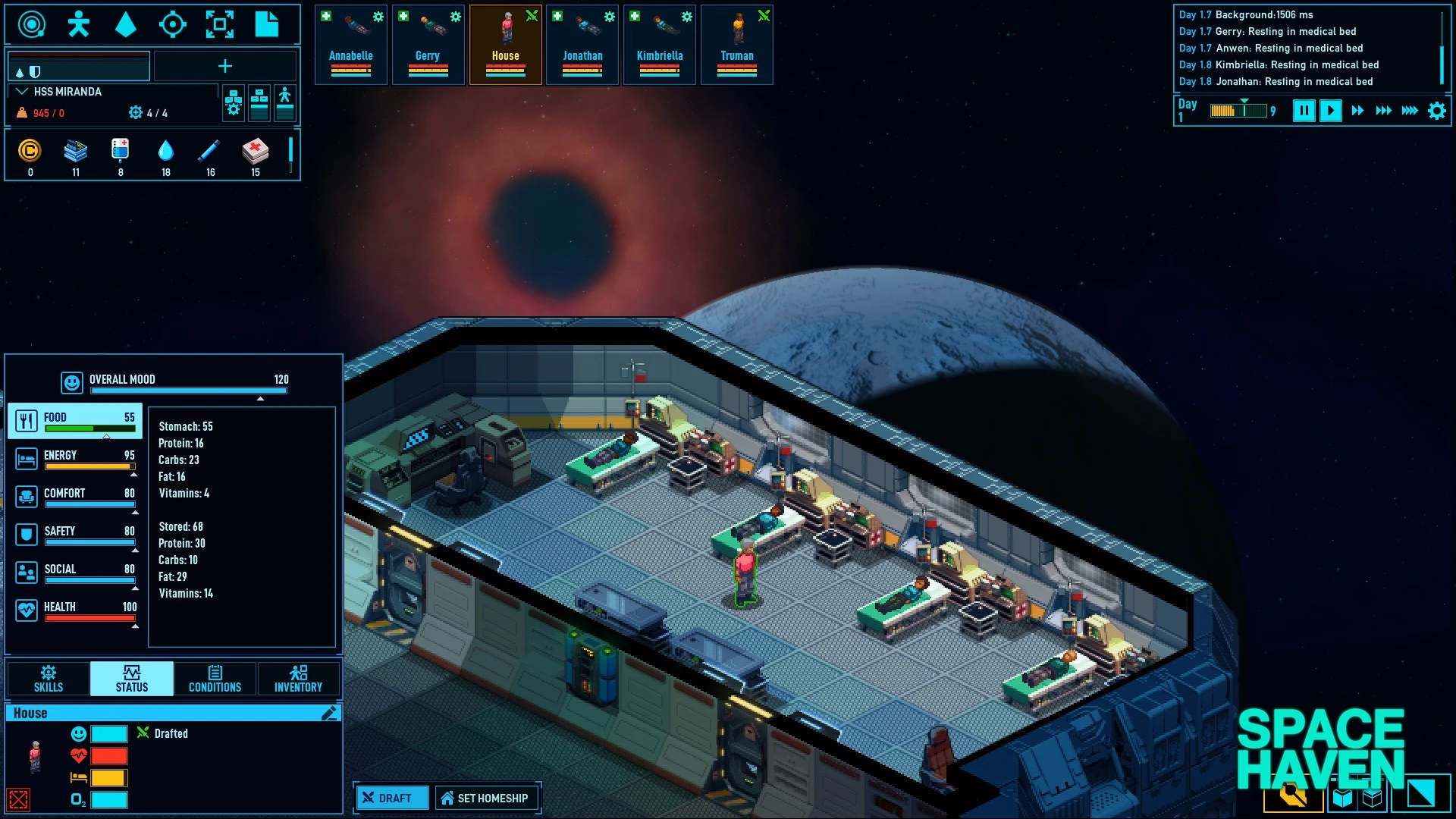Pause the game
The height and width of the screenshot is (819, 1456).
point(1304,111)
